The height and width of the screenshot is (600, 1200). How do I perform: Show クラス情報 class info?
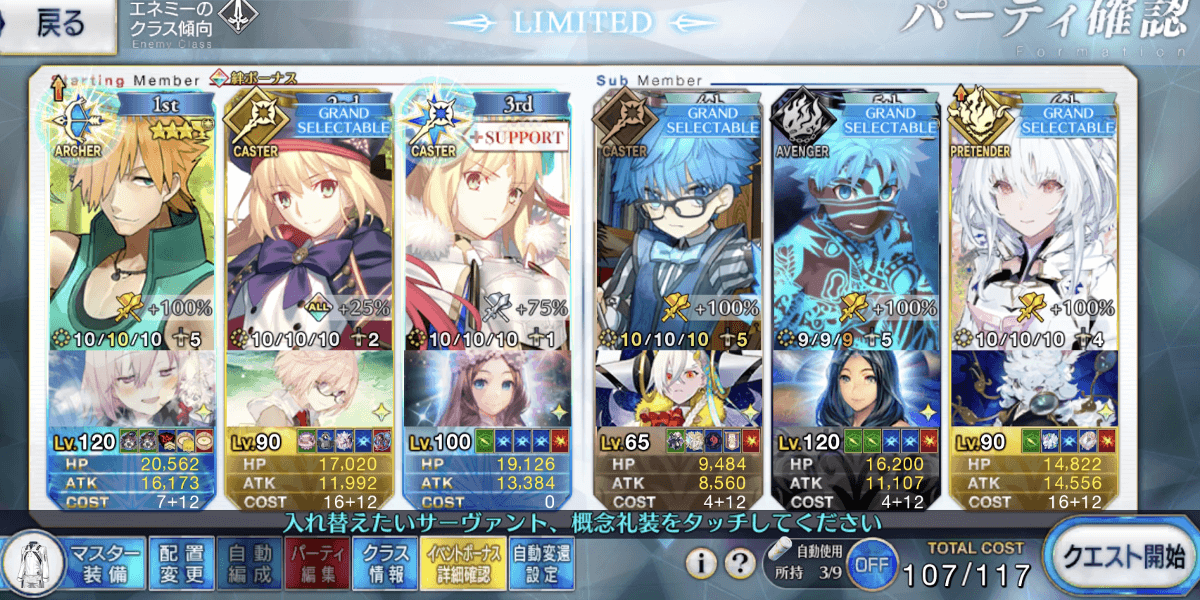[385, 562]
